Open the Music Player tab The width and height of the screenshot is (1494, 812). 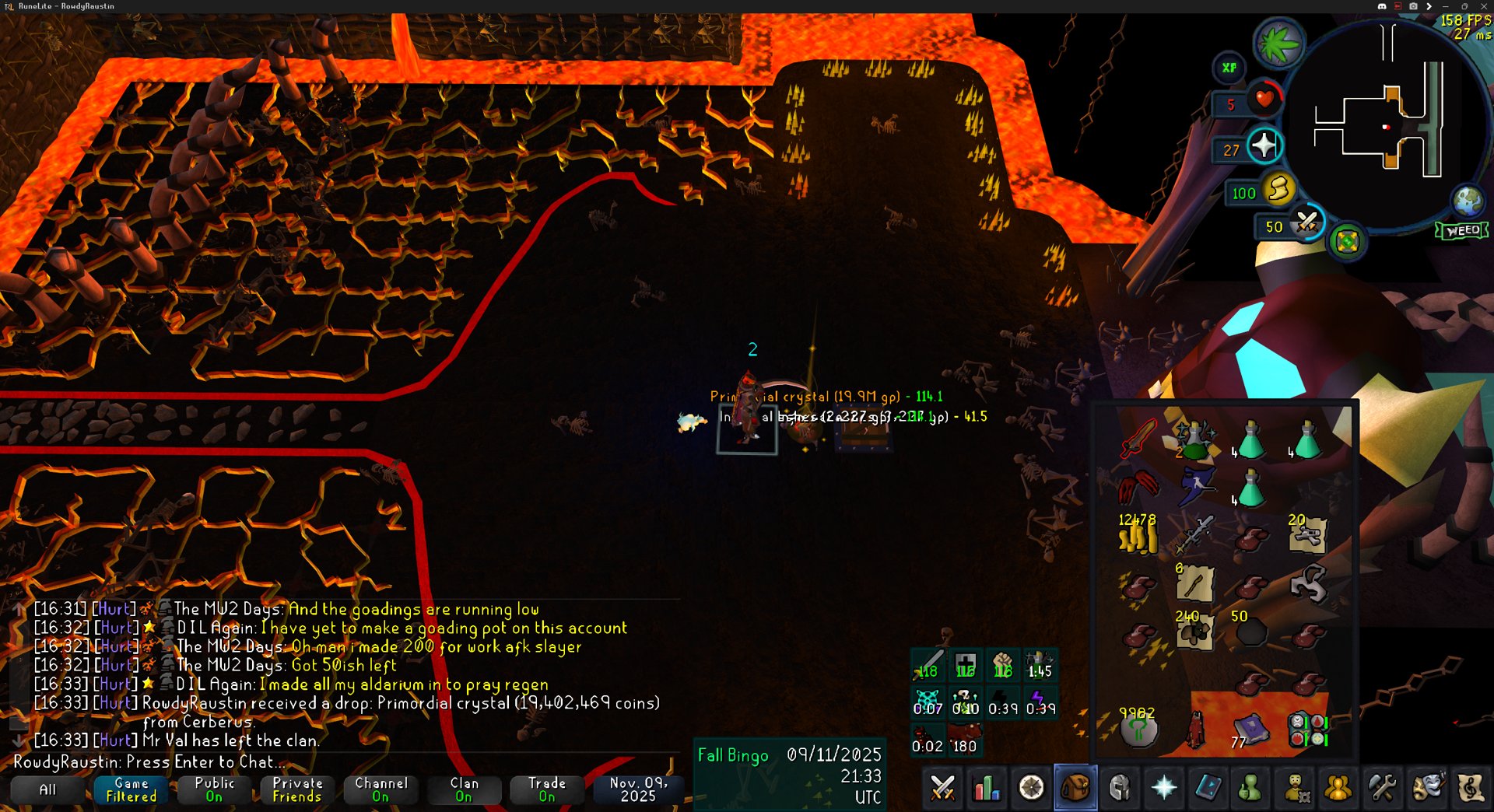tap(1471, 788)
